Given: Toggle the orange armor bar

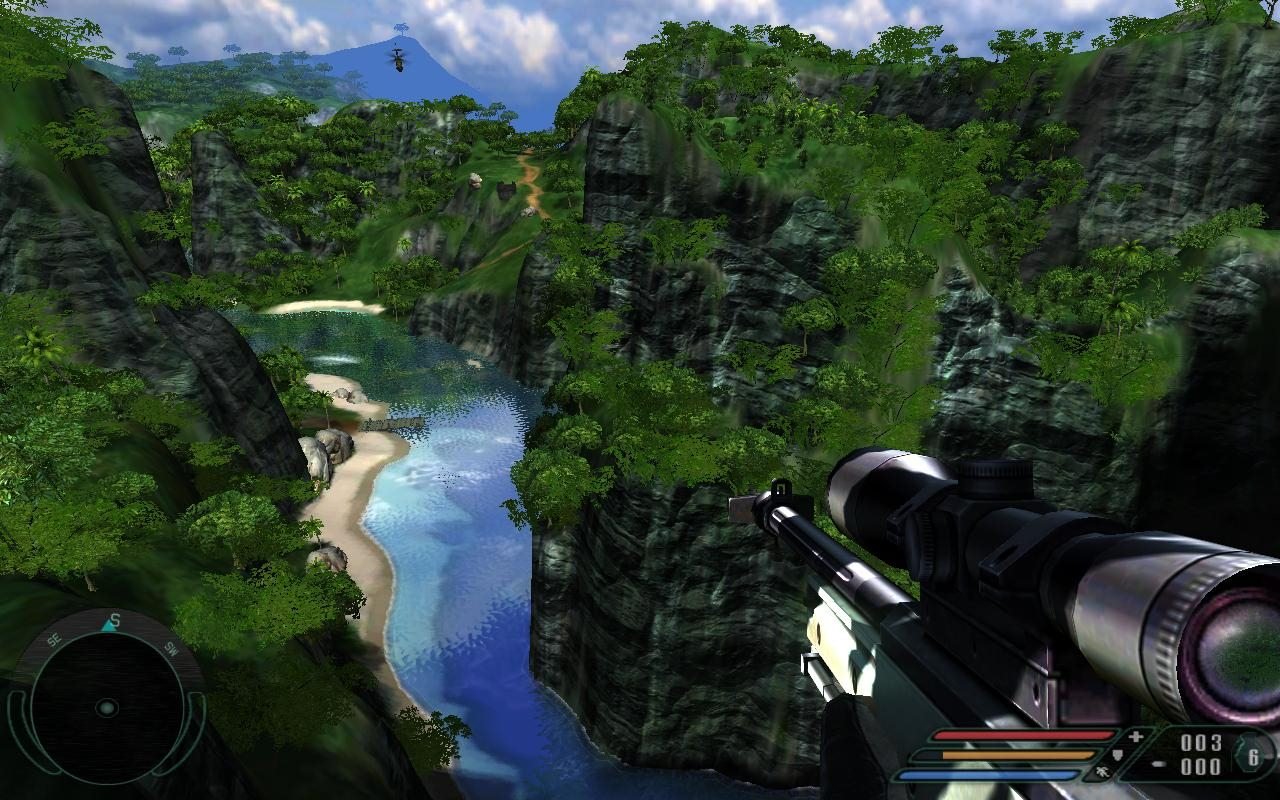Looking at the screenshot, I should click(x=1017, y=755).
